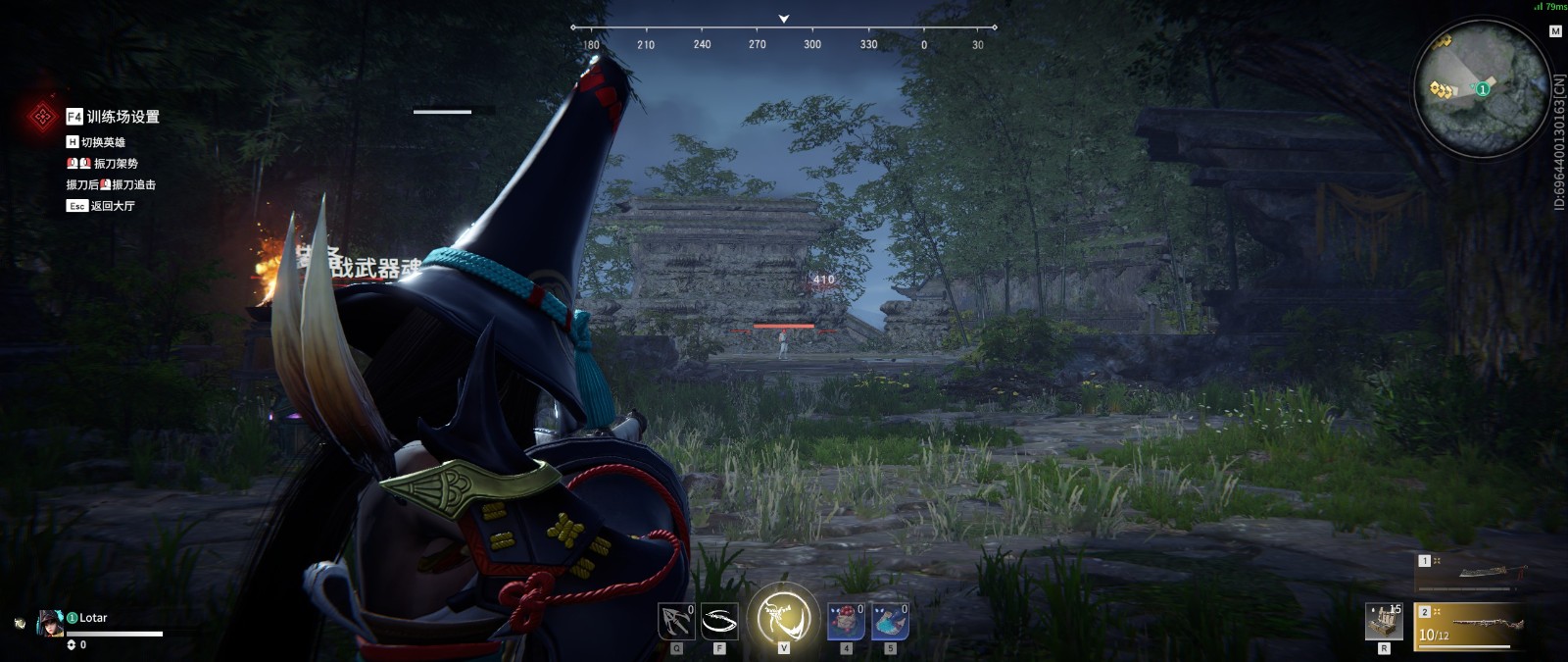This screenshot has width=1568, height=662.
Task: Trigger the glowing ultimate ability icon
Action: click(783, 618)
